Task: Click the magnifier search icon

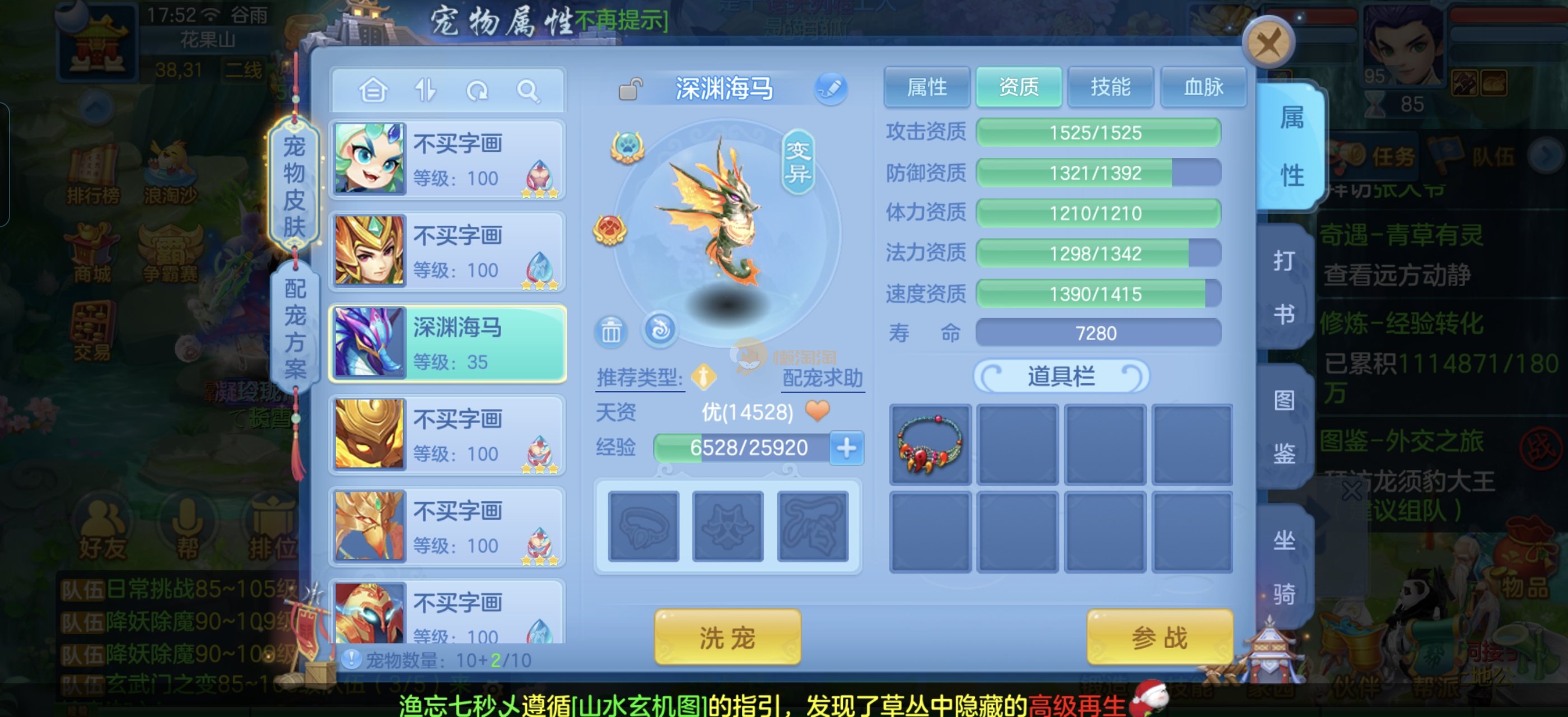Action: (527, 91)
